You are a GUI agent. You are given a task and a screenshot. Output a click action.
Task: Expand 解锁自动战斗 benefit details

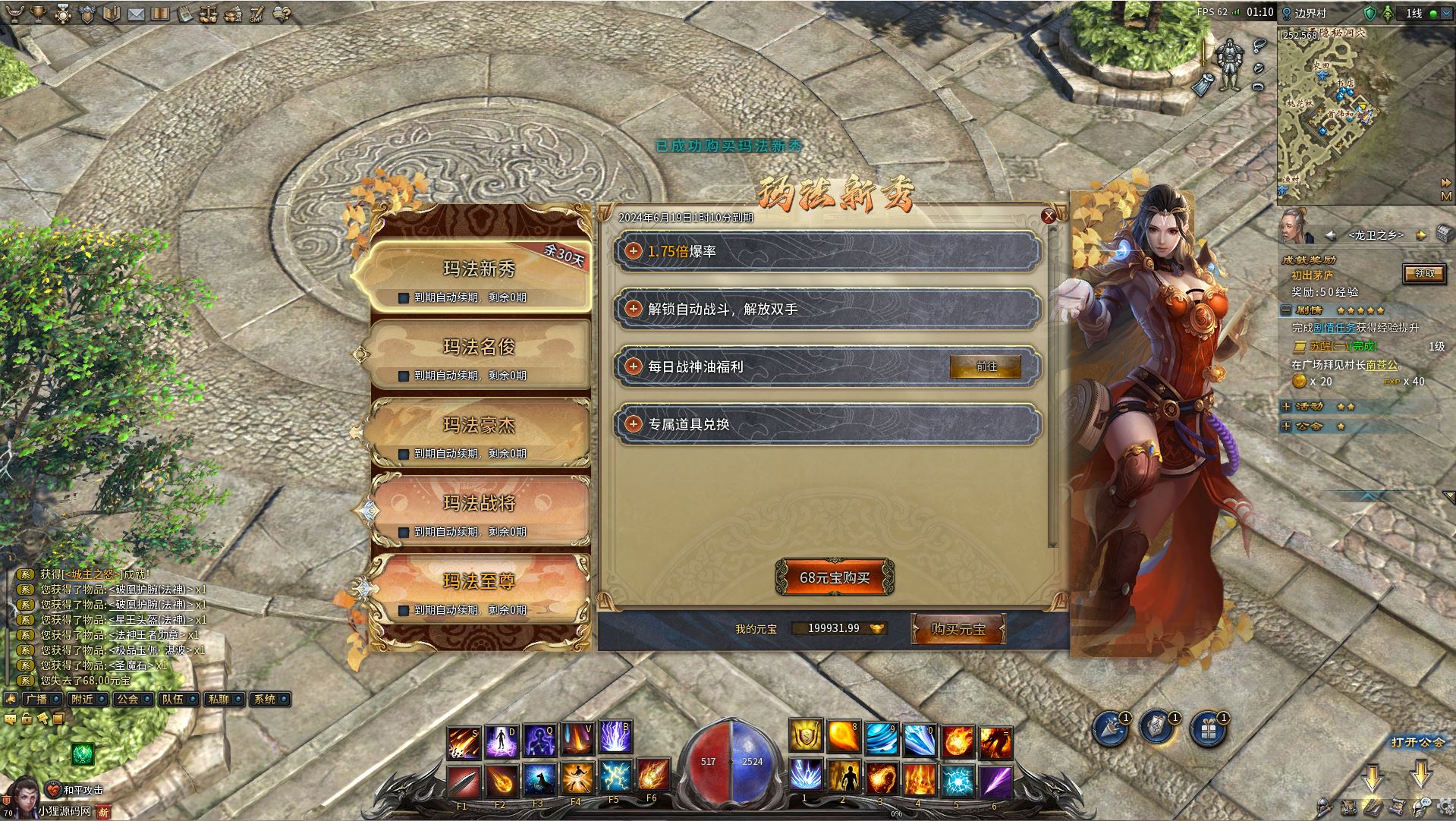(x=634, y=309)
